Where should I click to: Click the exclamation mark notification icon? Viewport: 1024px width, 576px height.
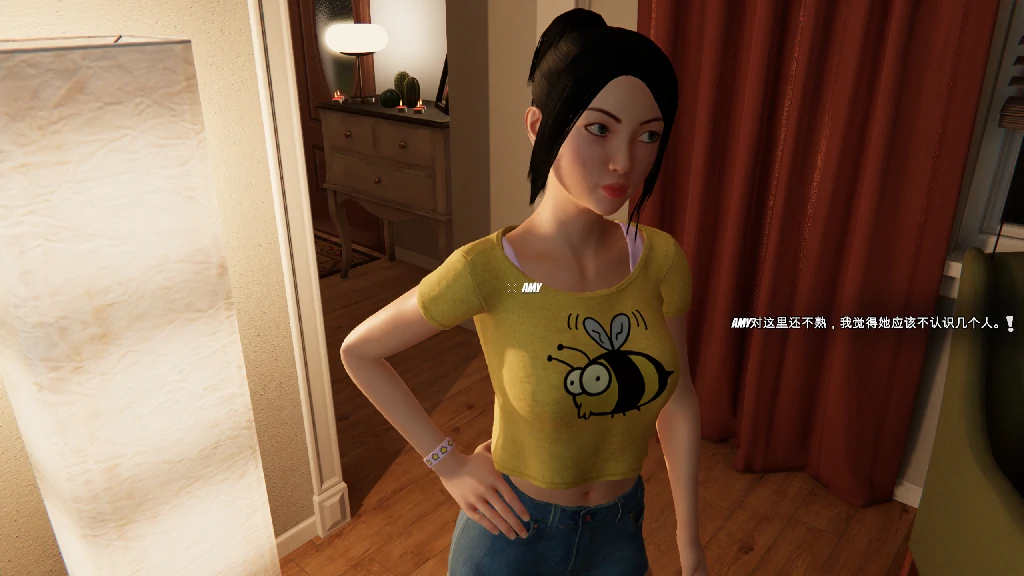(1010, 323)
